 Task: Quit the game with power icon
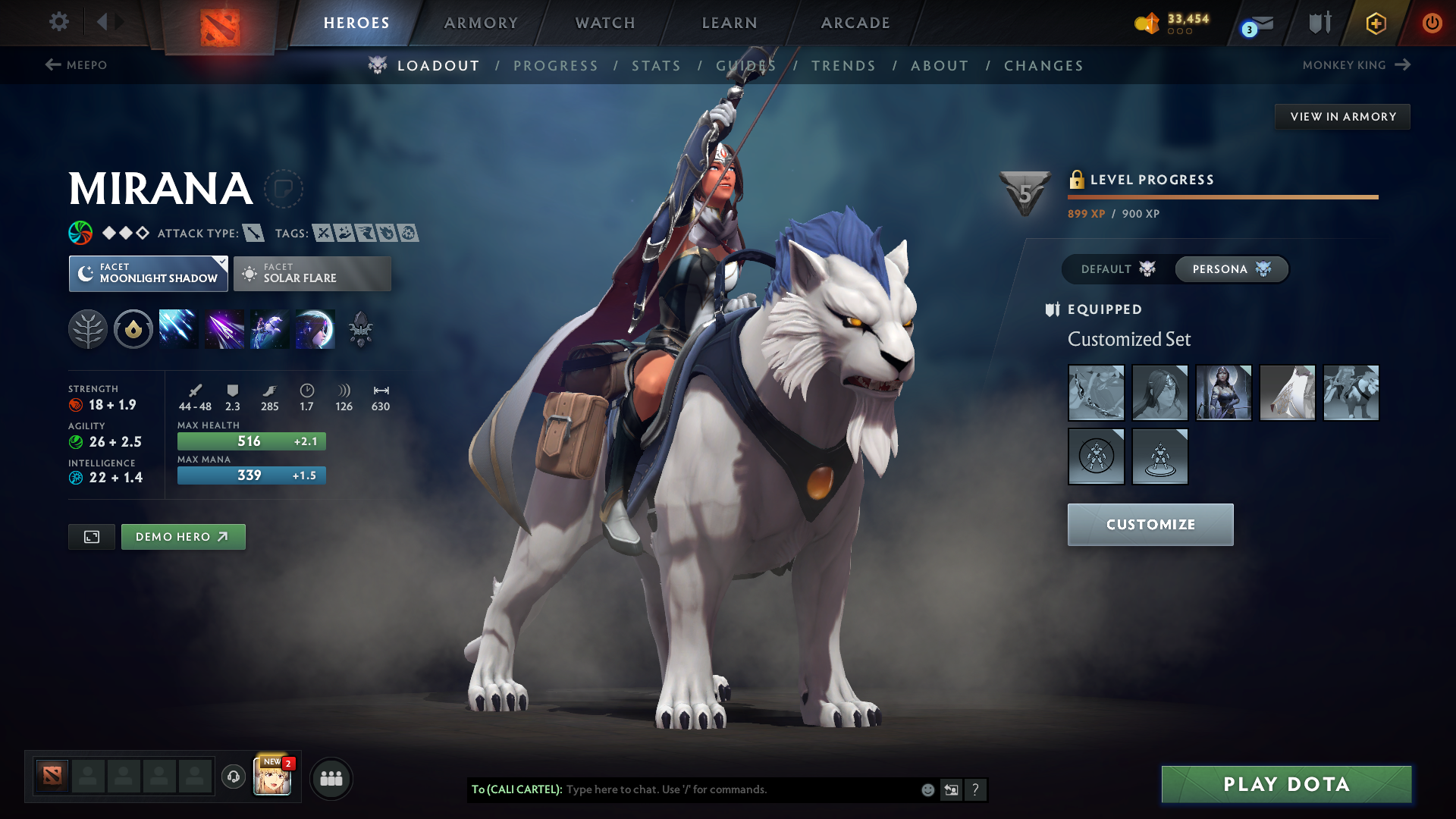coord(1432,23)
